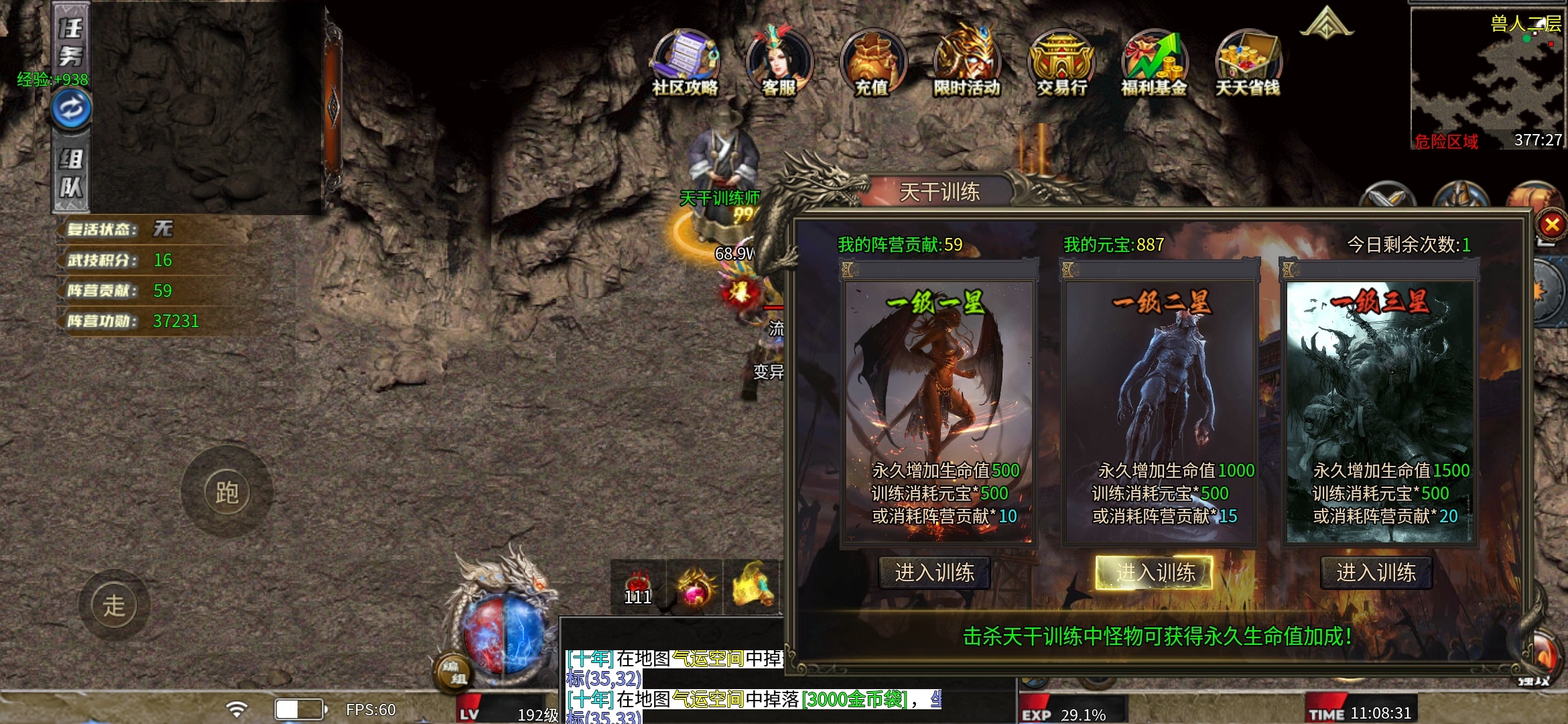Choose the 一级三星 monster card
This screenshot has width=1568, height=724.
(1380, 409)
